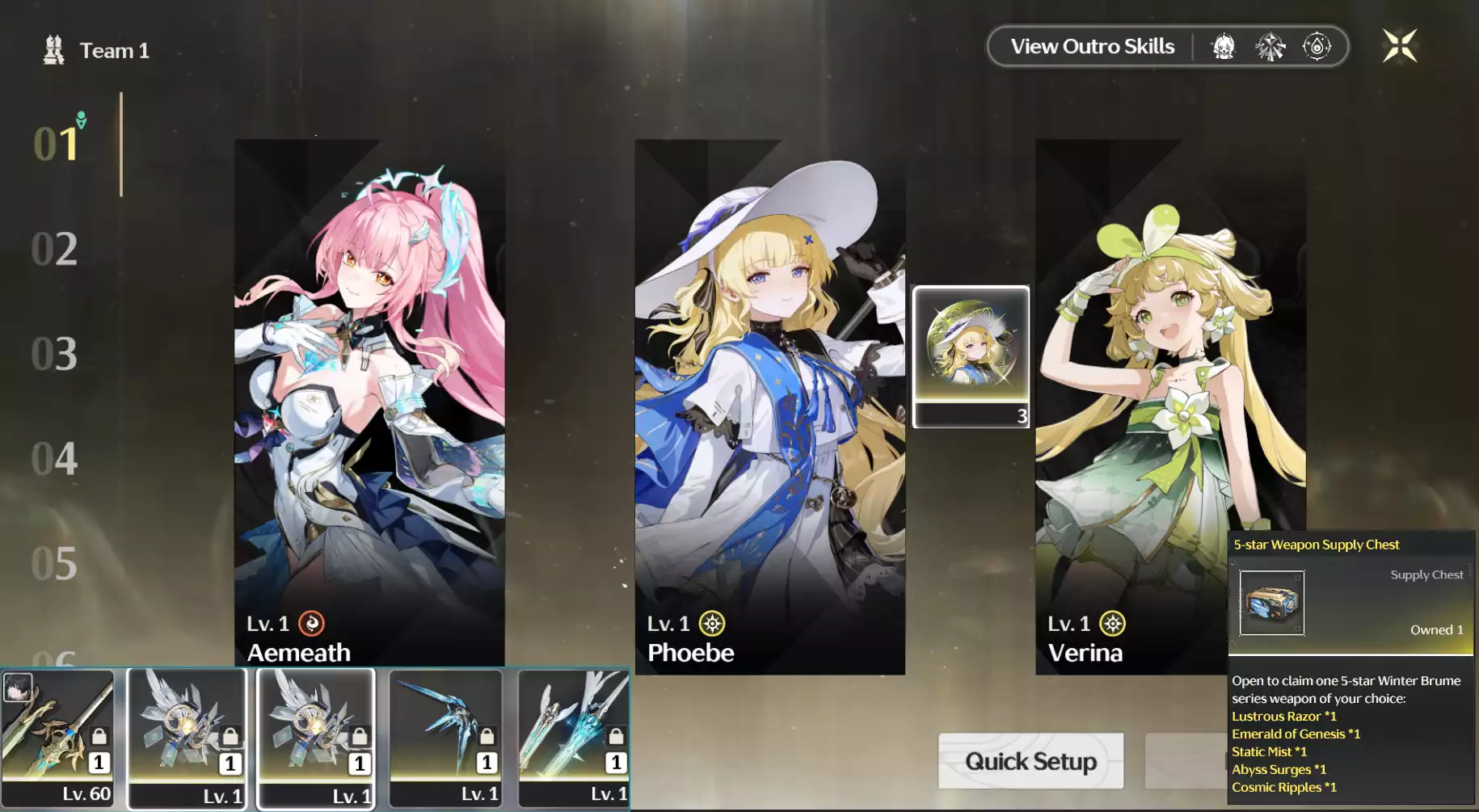Switch to team 03
Image resolution: width=1479 pixels, height=812 pixels.
pos(54,354)
